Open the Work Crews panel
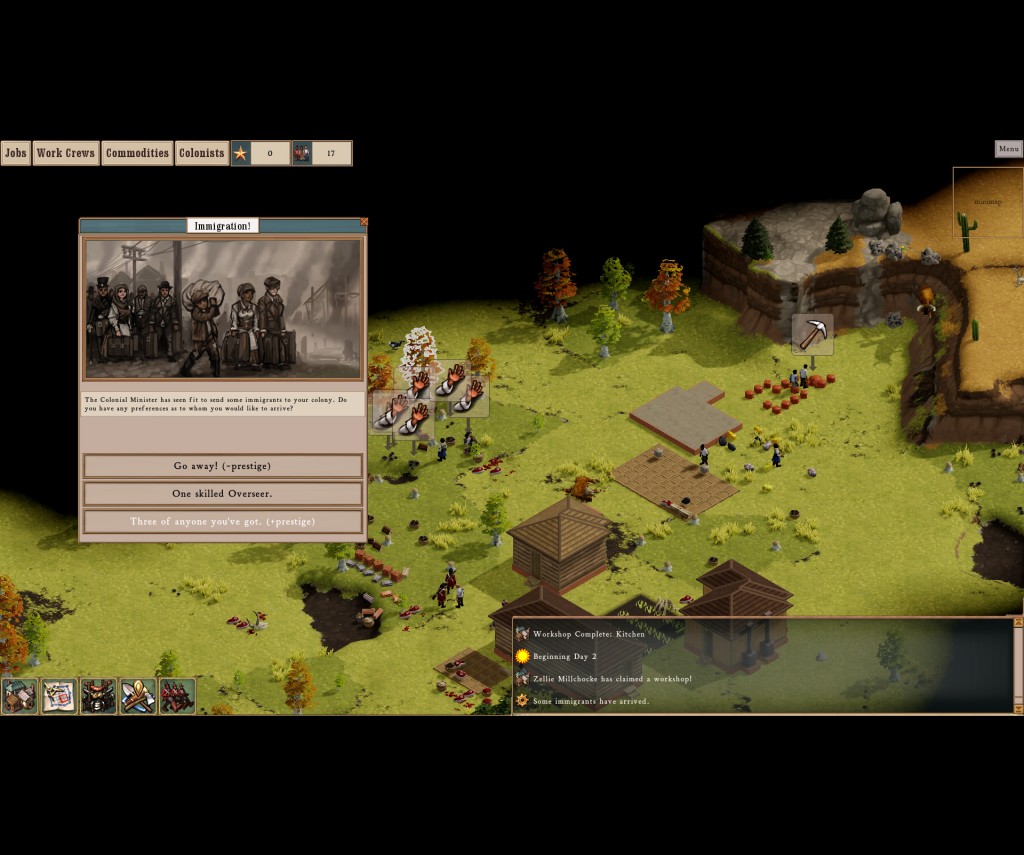The image size is (1024, 855). tap(66, 153)
